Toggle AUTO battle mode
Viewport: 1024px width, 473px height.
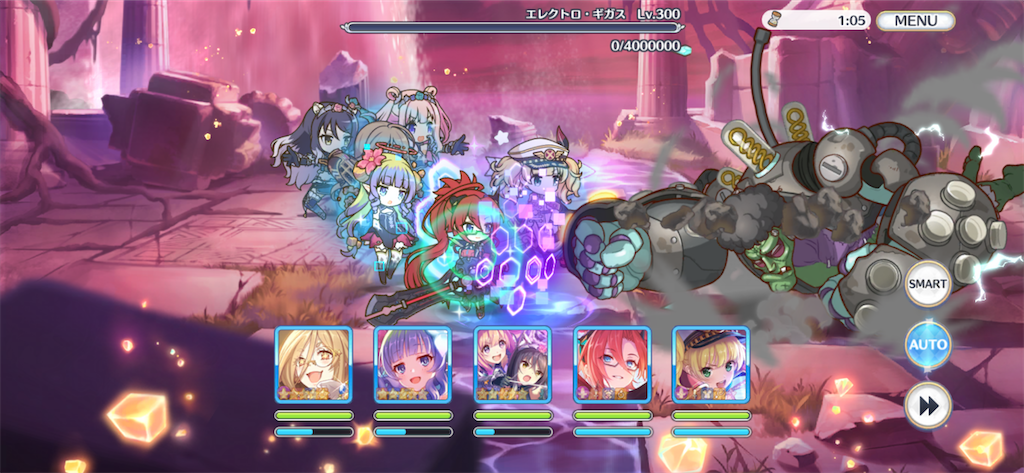click(x=927, y=345)
